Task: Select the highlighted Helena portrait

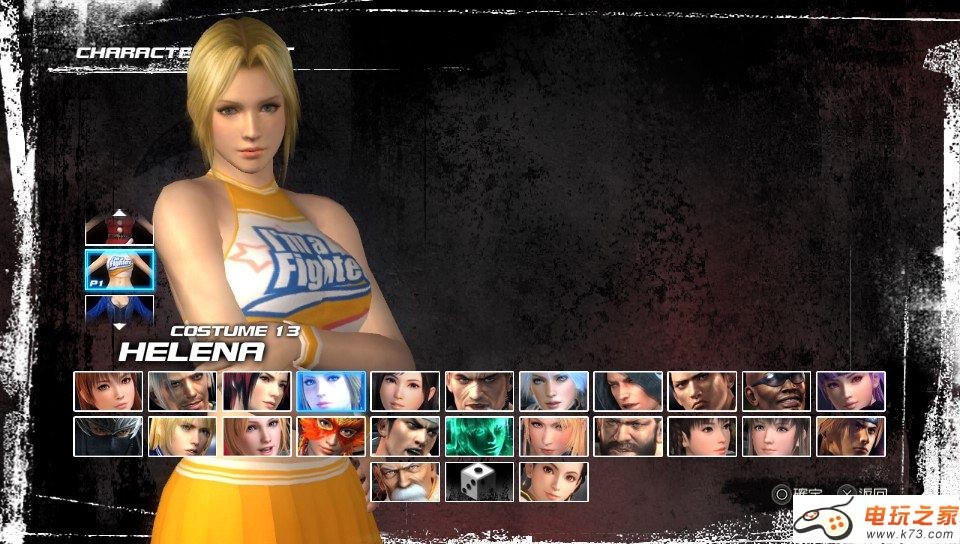Action: 331,391
